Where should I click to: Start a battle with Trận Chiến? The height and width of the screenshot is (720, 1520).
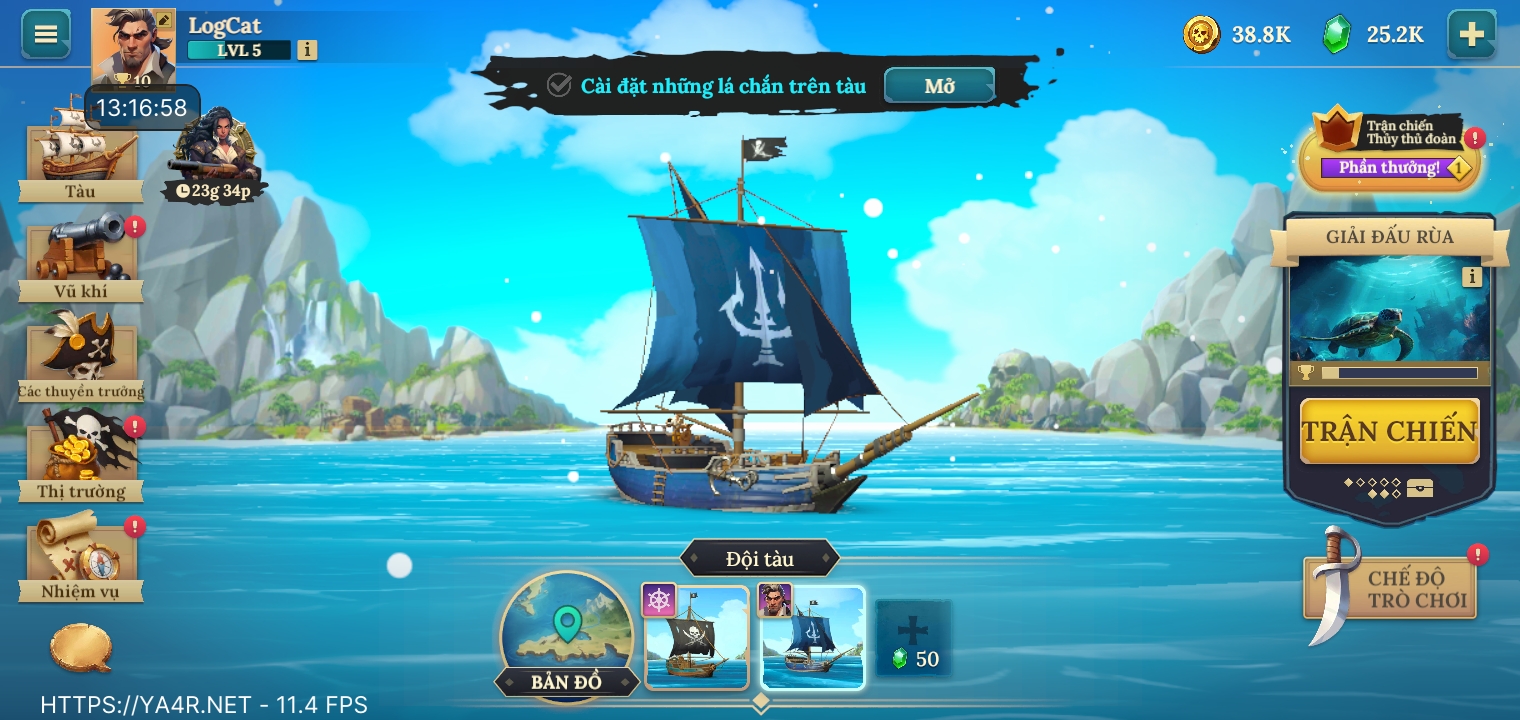click(x=1389, y=431)
